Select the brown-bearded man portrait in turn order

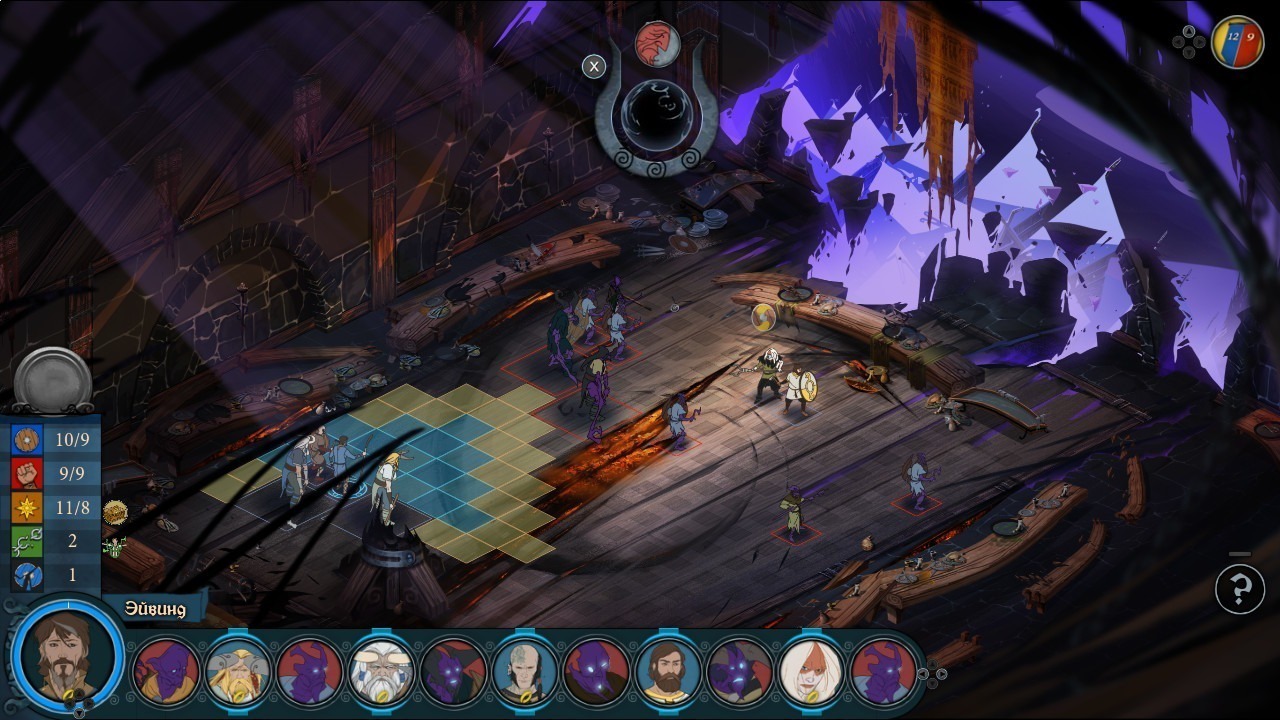[669, 670]
